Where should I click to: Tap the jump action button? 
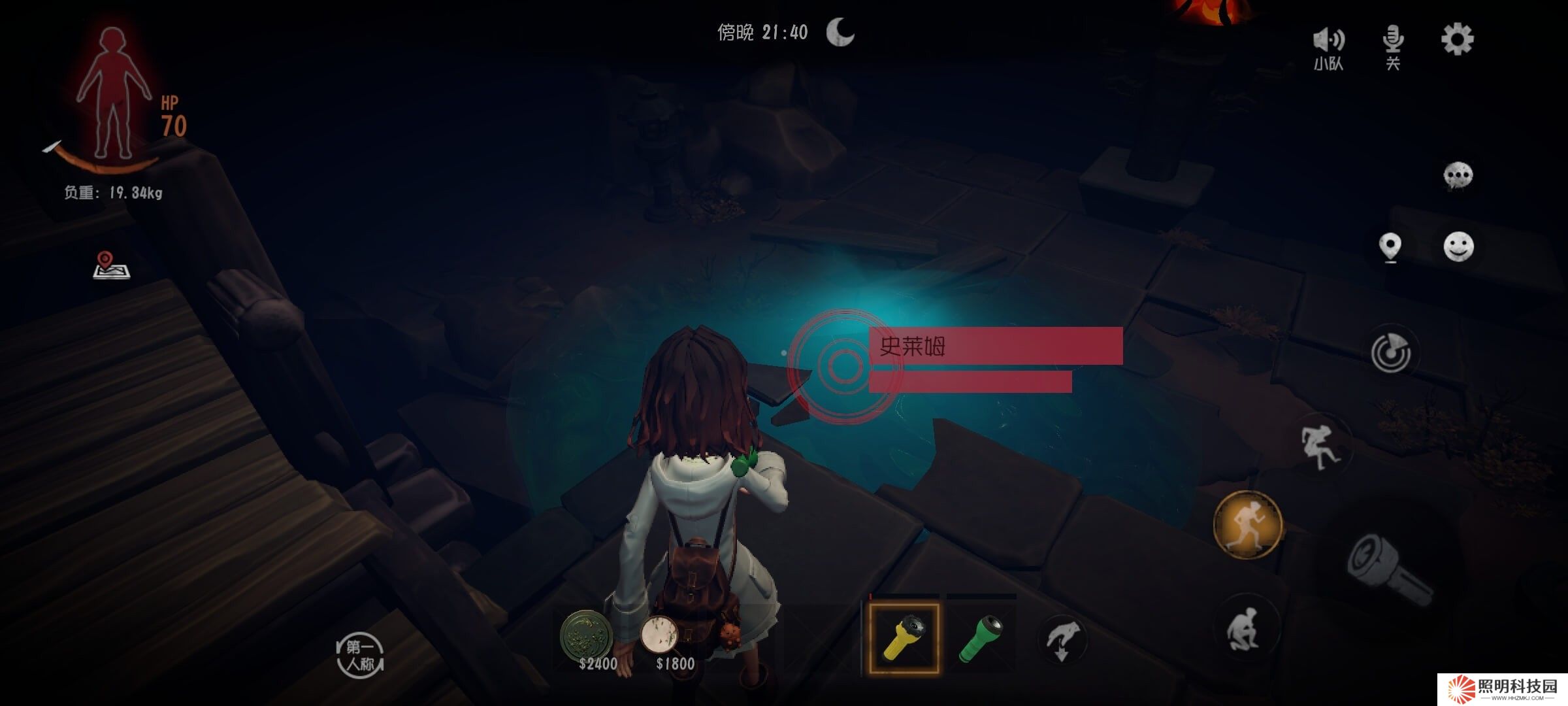[x=1320, y=446]
